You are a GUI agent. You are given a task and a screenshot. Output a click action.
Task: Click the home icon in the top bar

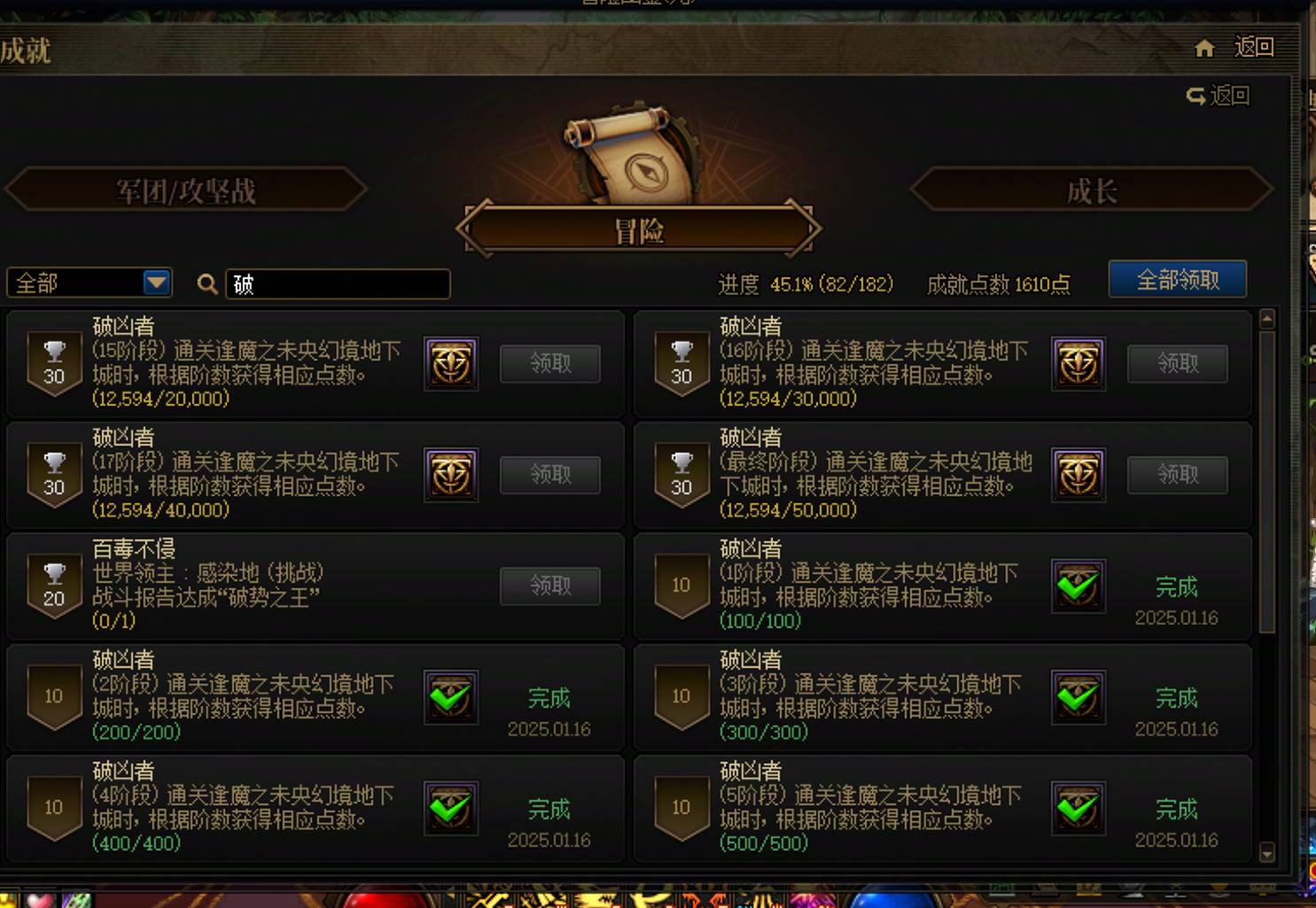click(1205, 49)
